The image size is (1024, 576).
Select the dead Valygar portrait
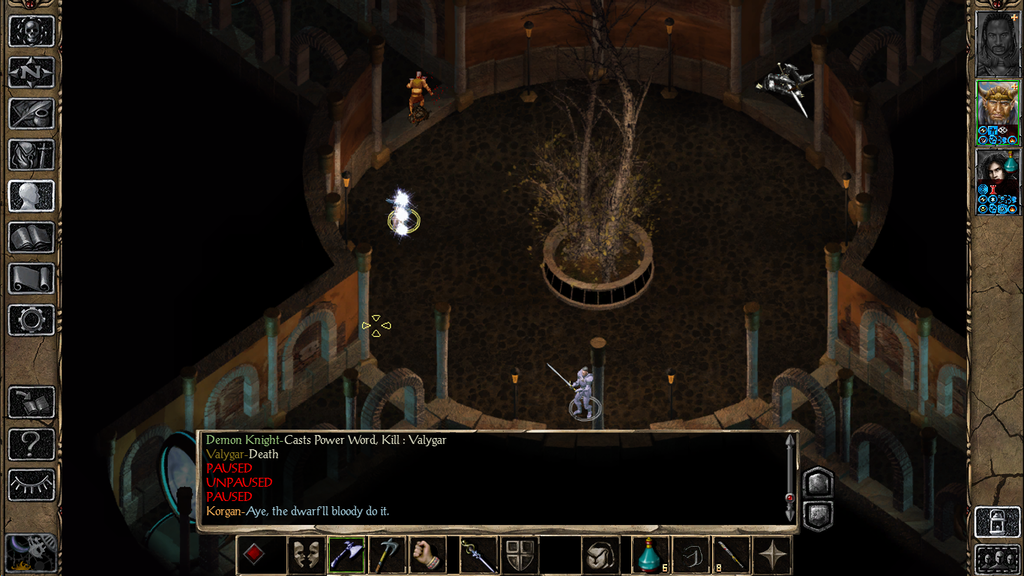tap(997, 40)
